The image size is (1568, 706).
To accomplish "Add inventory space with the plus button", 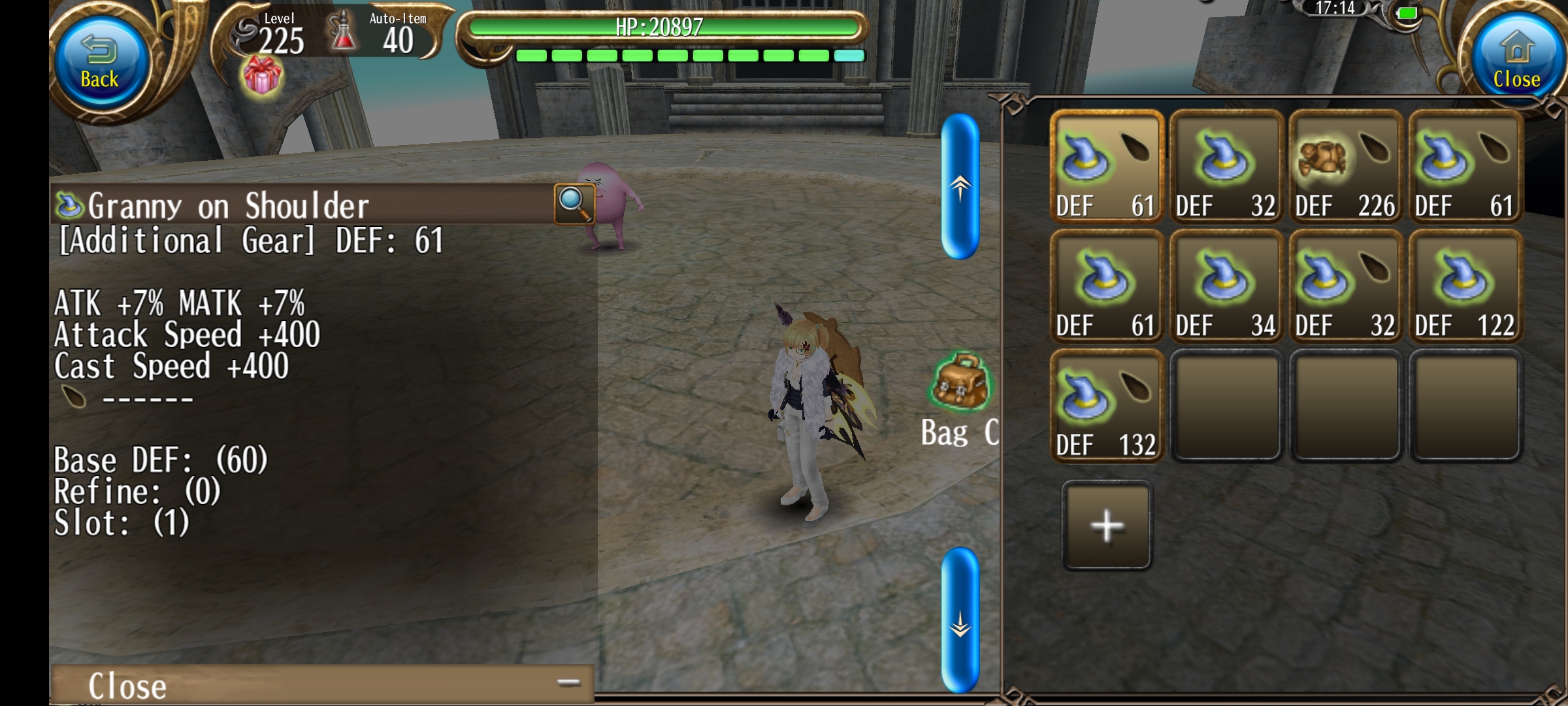I will pyautogui.click(x=1107, y=526).
